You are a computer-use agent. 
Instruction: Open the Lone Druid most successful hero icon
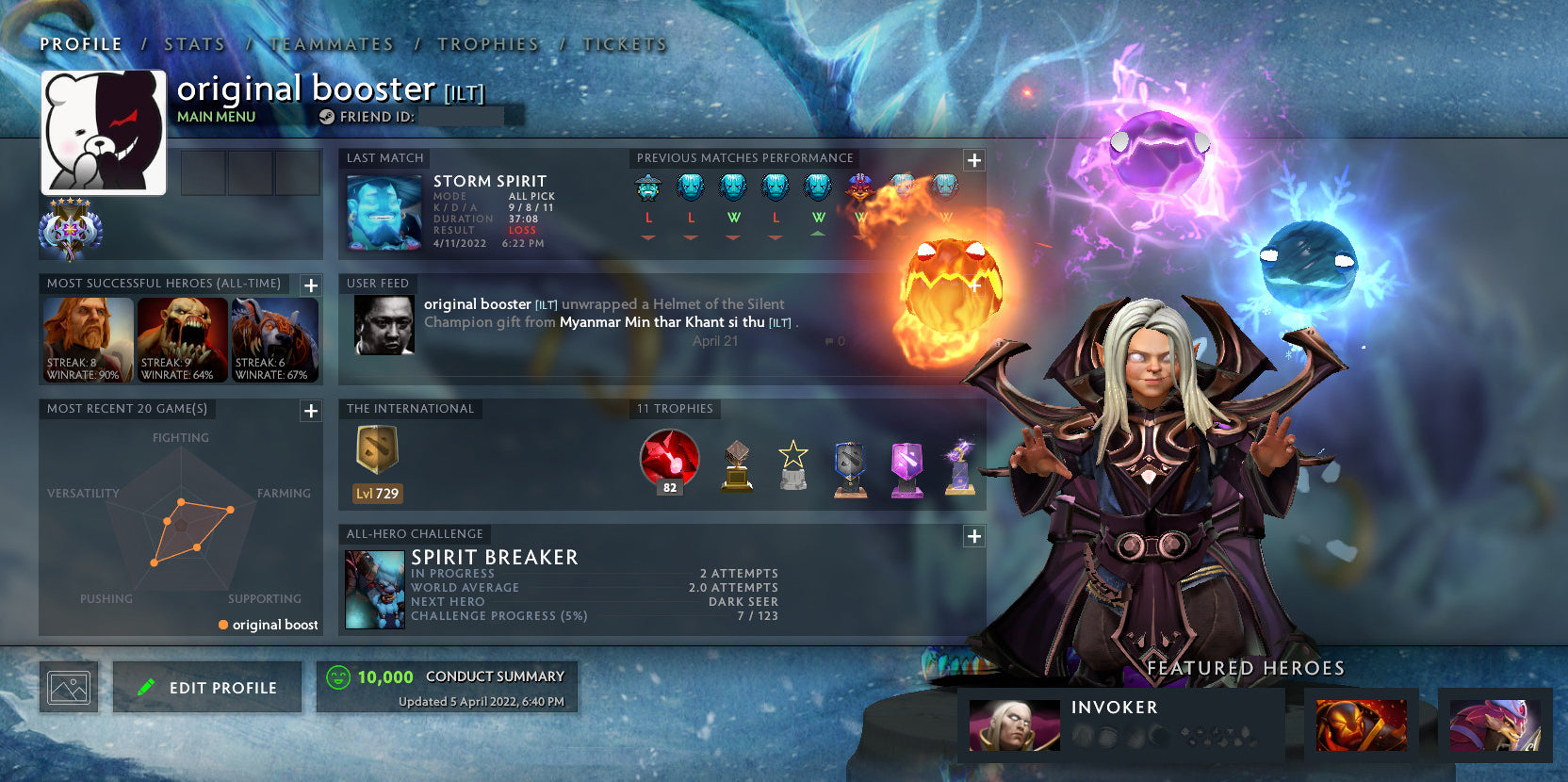coord(274,337)
